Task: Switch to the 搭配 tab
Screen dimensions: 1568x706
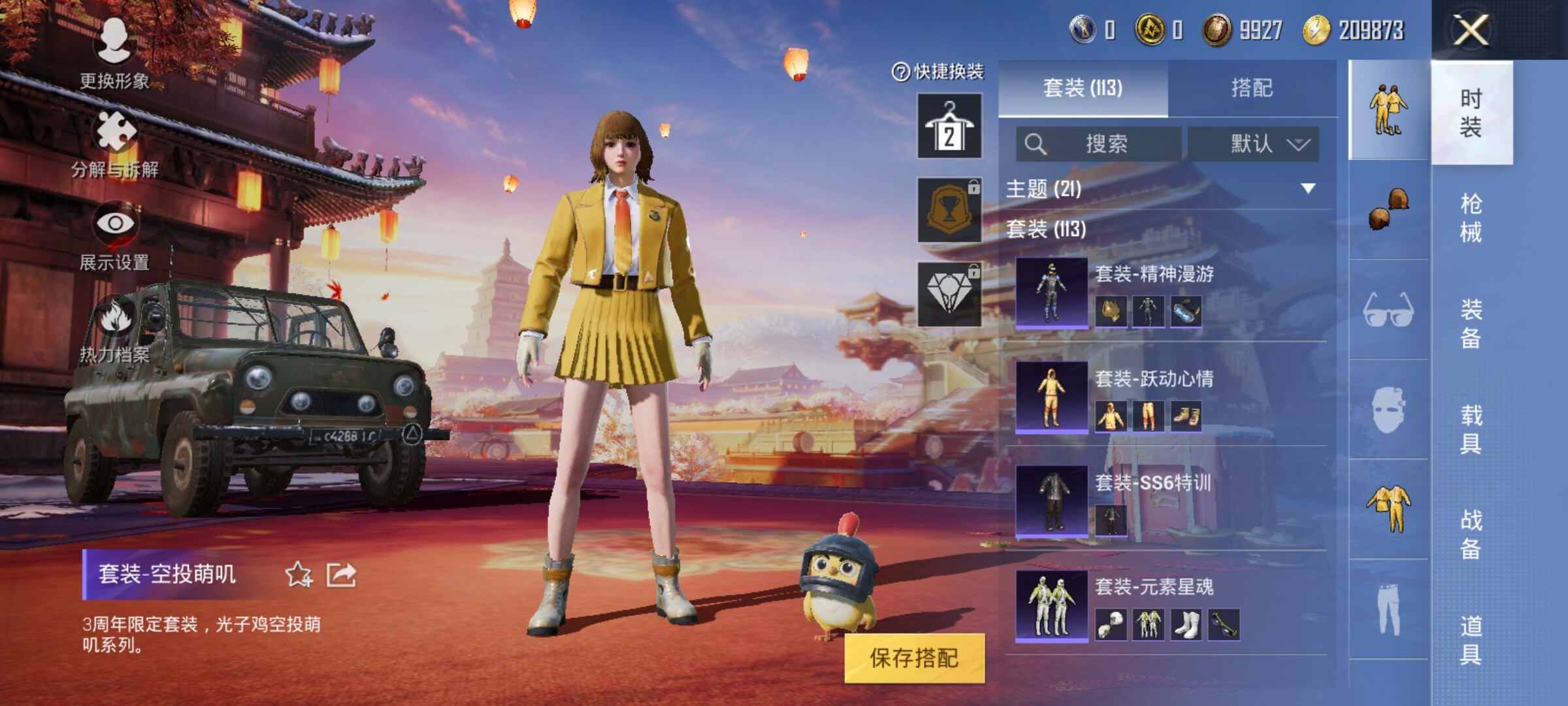Action: (x=1252, y=88)
